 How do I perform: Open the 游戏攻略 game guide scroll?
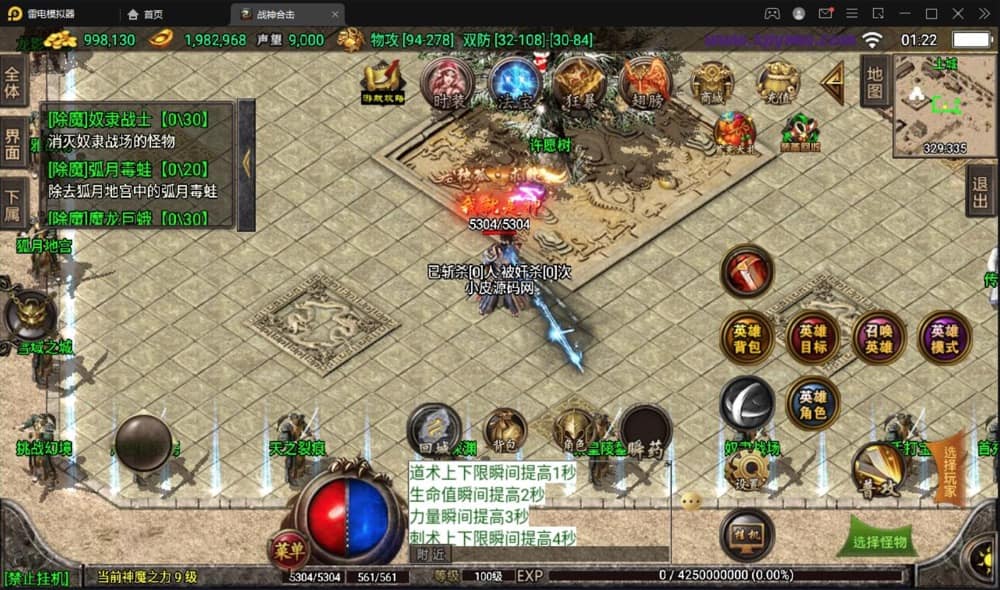383,83
